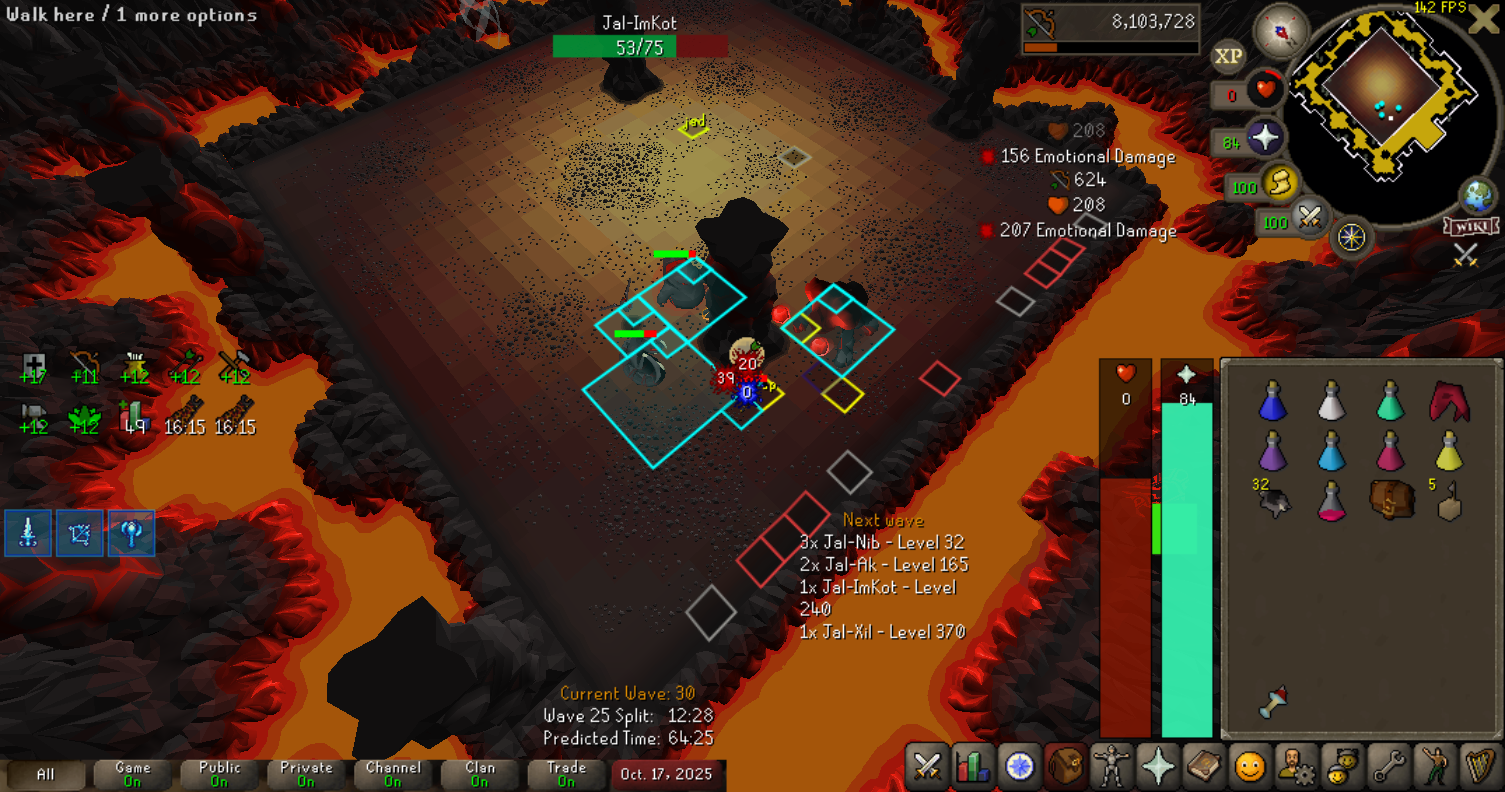Select the yellow potion in inventory
This screenshot has width=1505, height=792.
1448,451
